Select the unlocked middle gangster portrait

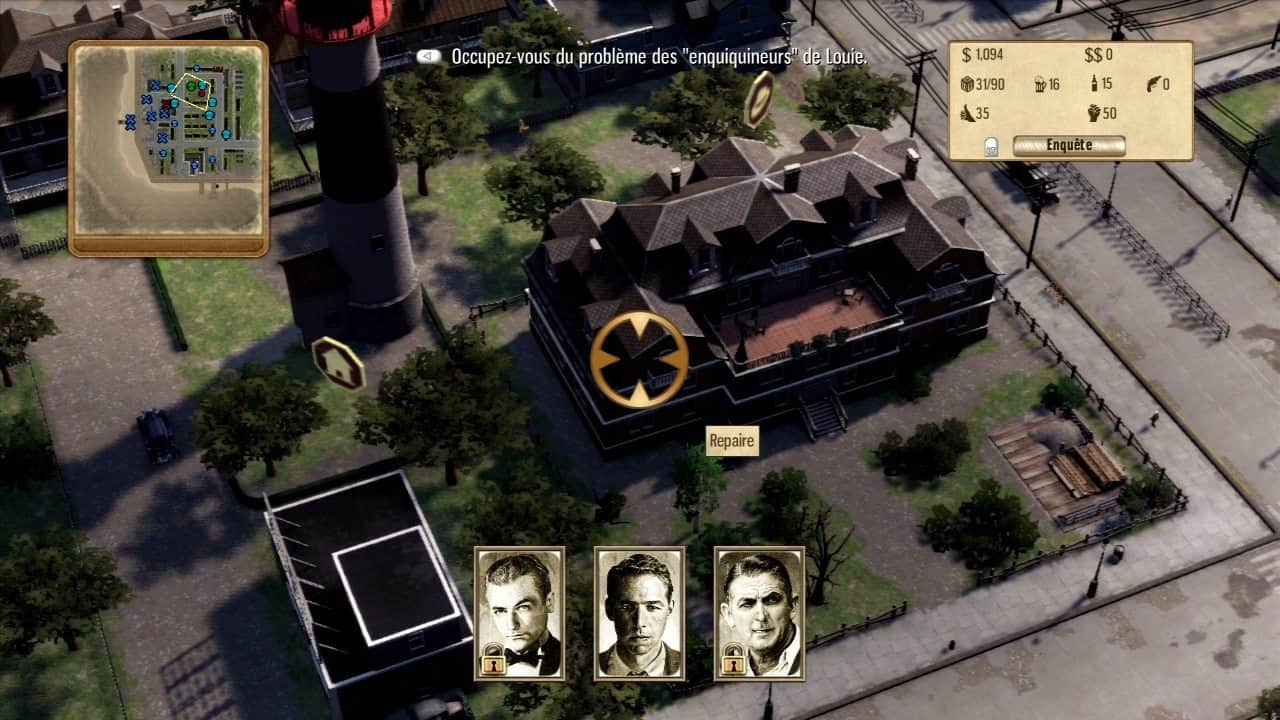[x=639, y=613]
